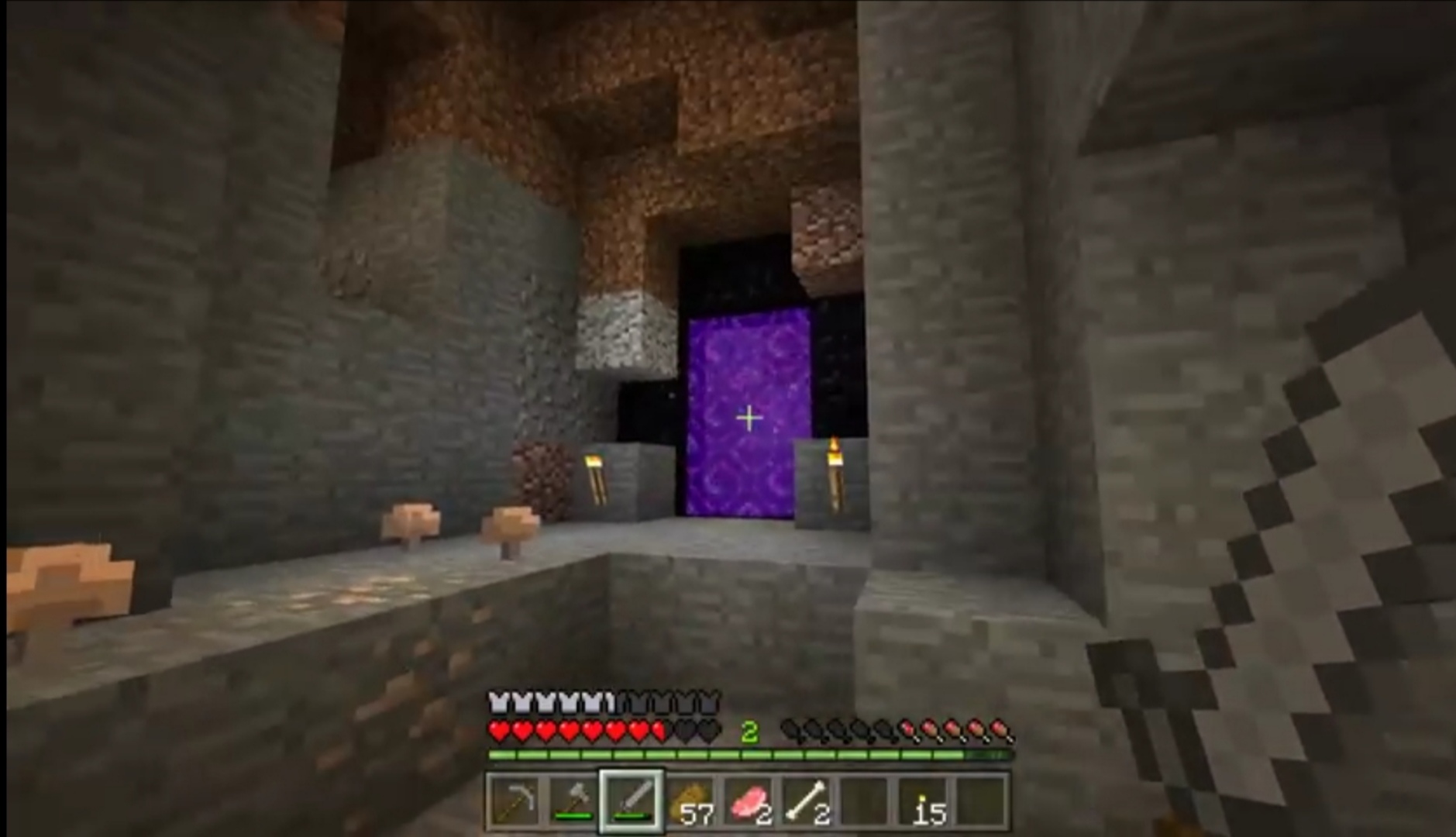
Task: Click the green level 2 number
Action: coord(749,731)
